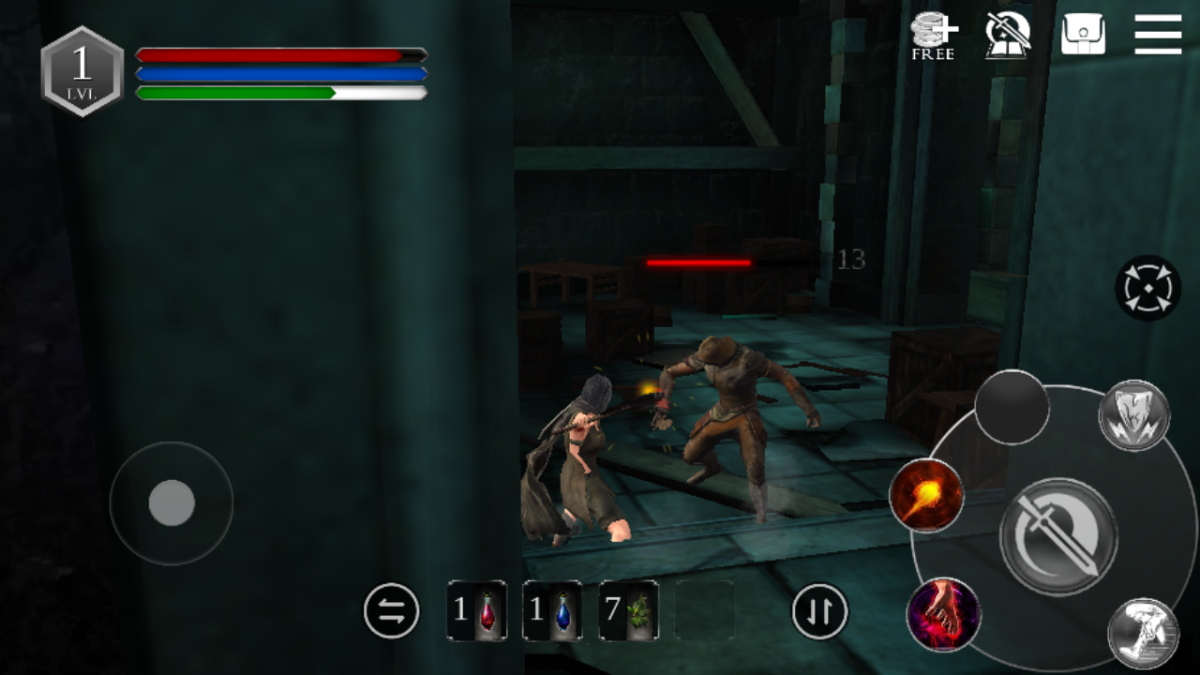The width and height of the screenshot is (1200, 675).
Task: Tap the dodge roll running-figure button
Action: click(x=1142, y=633)
